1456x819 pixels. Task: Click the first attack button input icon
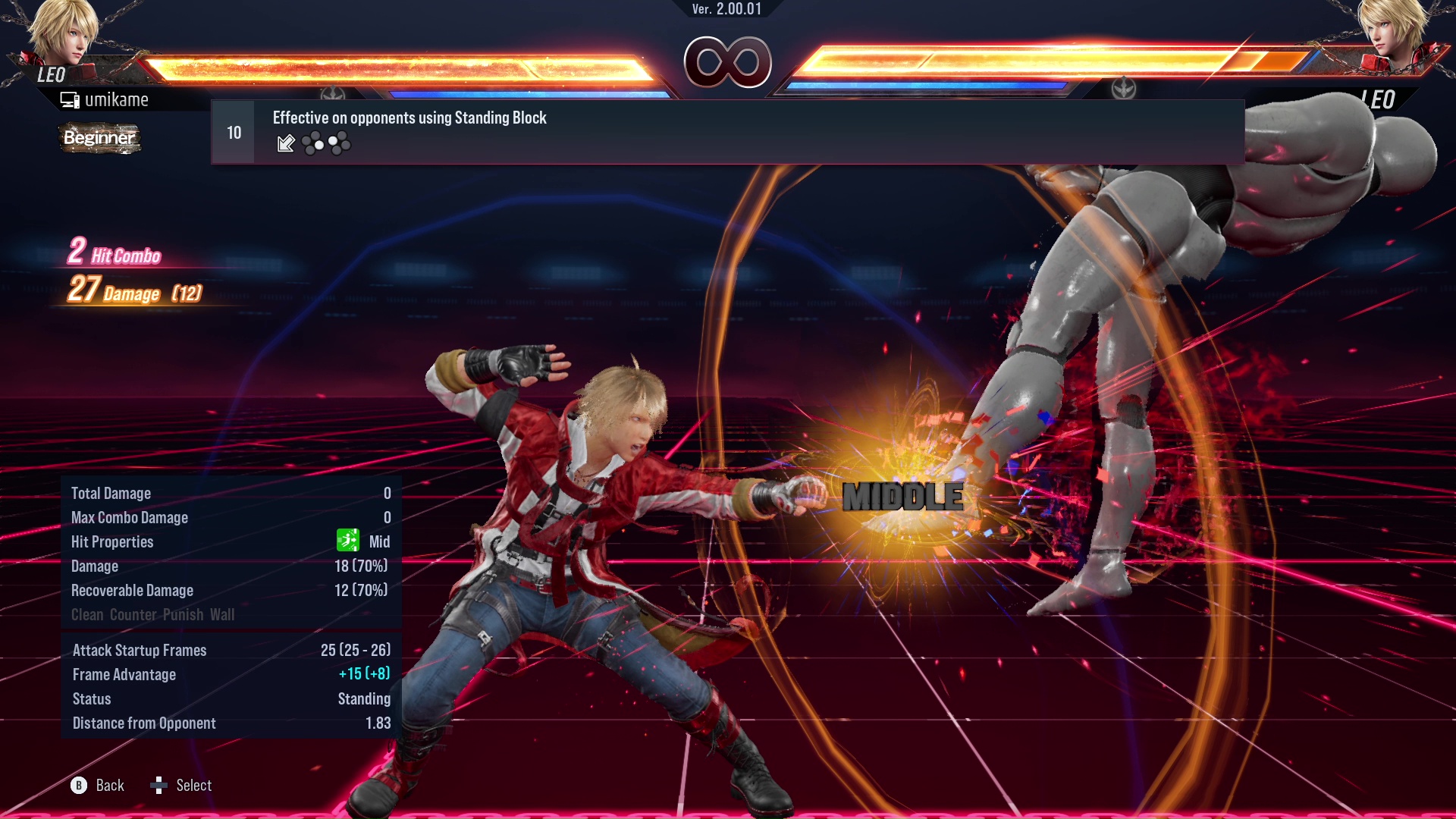coord(312,144)
